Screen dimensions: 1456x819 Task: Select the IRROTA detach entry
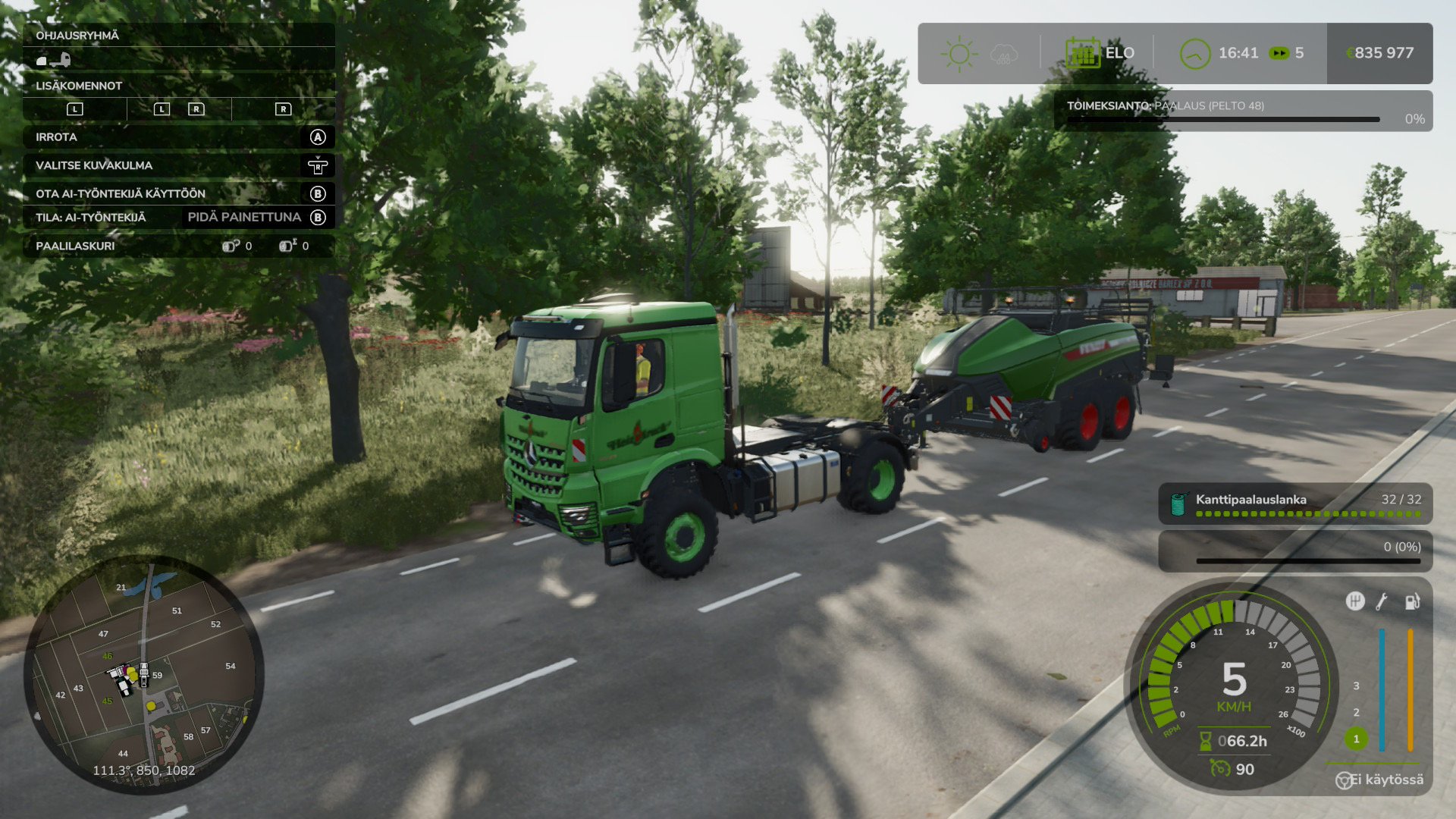pyautogui.click(x=179, y=137)
